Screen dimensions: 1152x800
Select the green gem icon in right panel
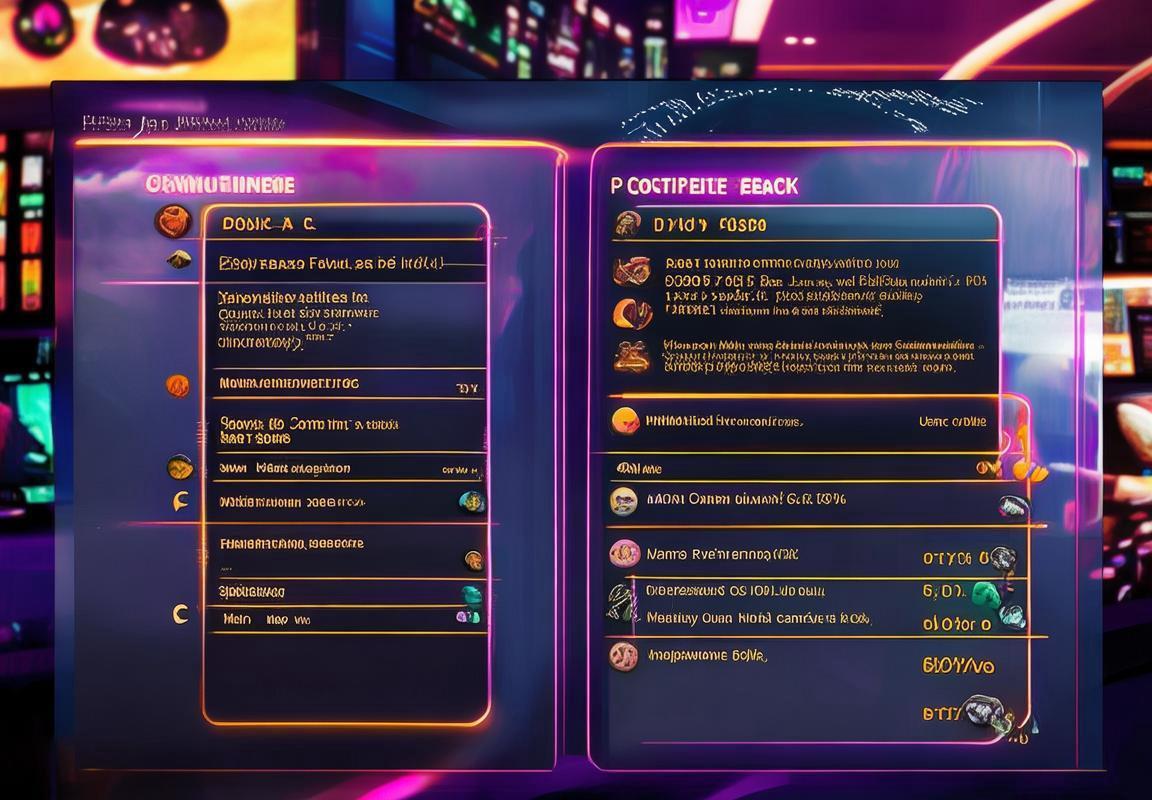click(x=986, y=593)
